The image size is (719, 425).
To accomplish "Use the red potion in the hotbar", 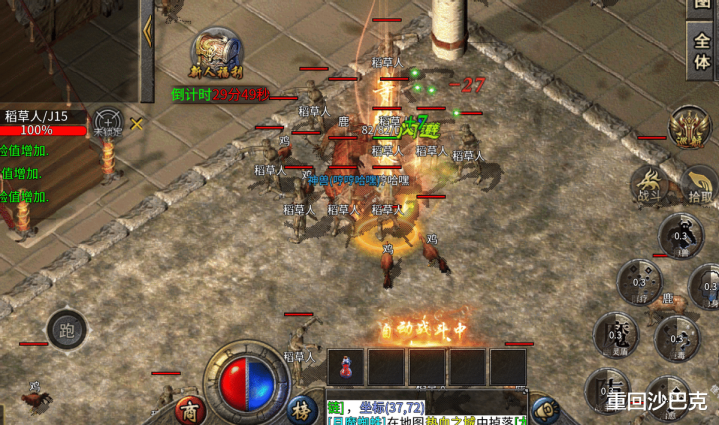I will tap(346, 367).
